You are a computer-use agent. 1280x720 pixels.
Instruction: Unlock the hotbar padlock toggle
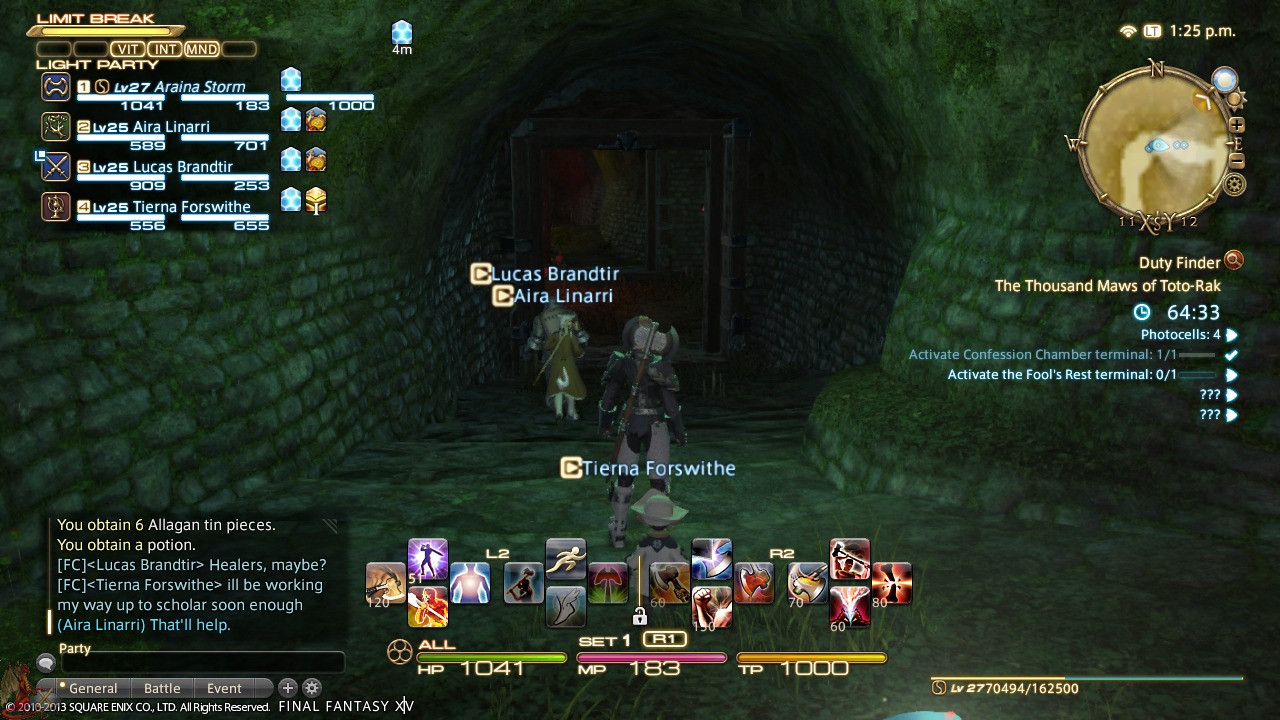coord(639,616)
